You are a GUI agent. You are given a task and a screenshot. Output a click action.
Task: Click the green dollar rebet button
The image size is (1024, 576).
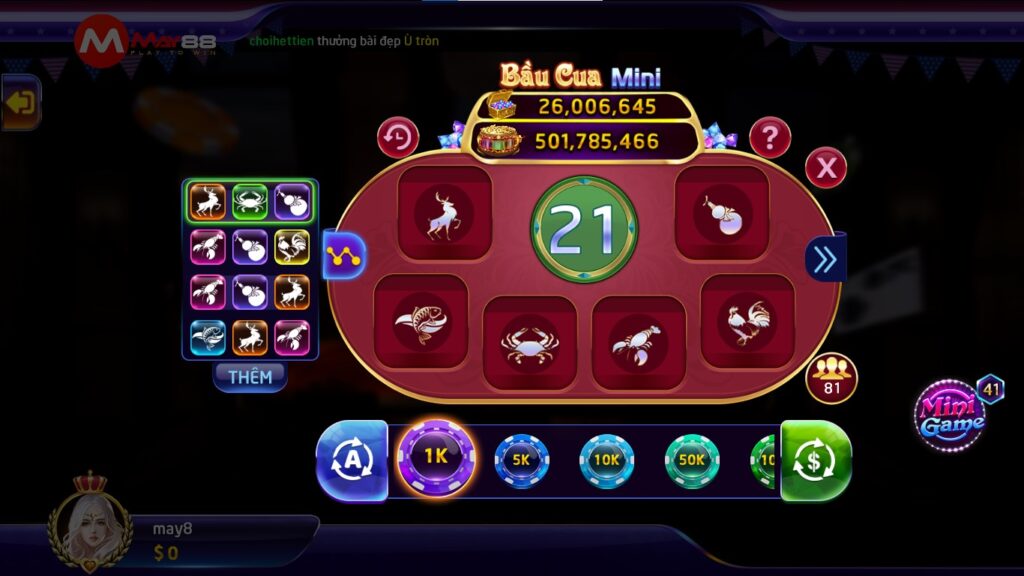point(815,460)
